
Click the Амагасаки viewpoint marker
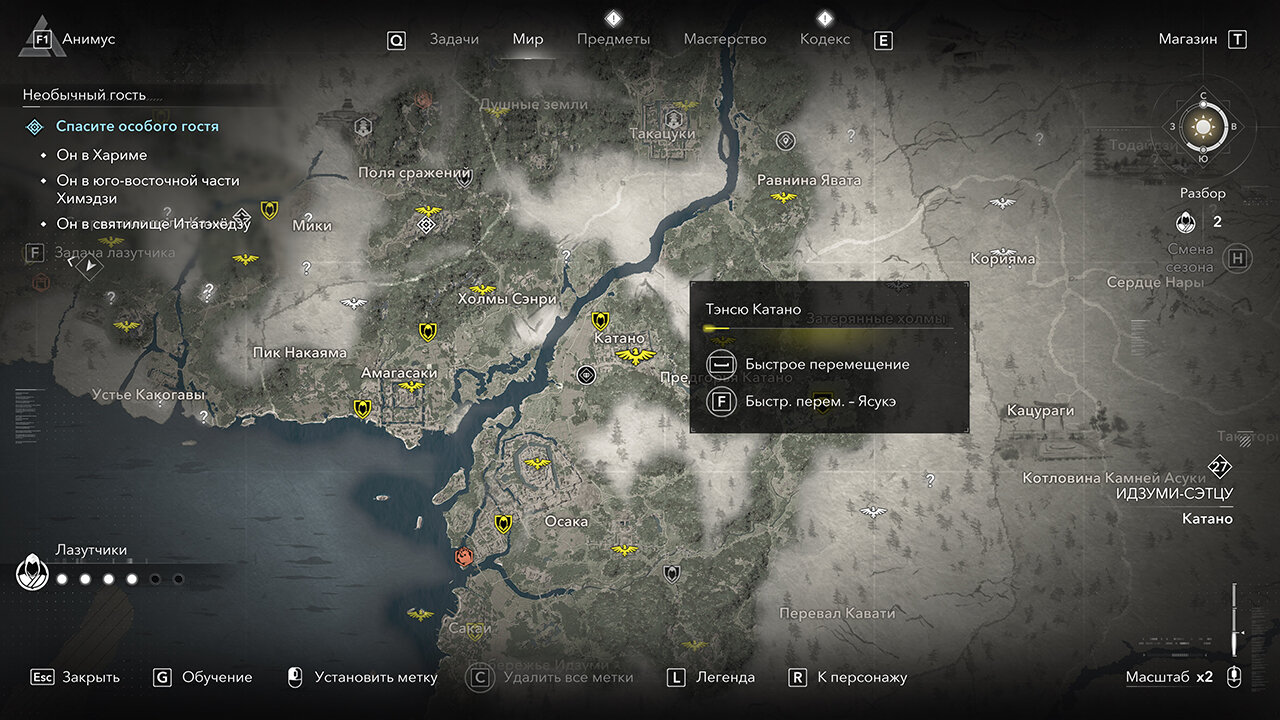point(411,386)
